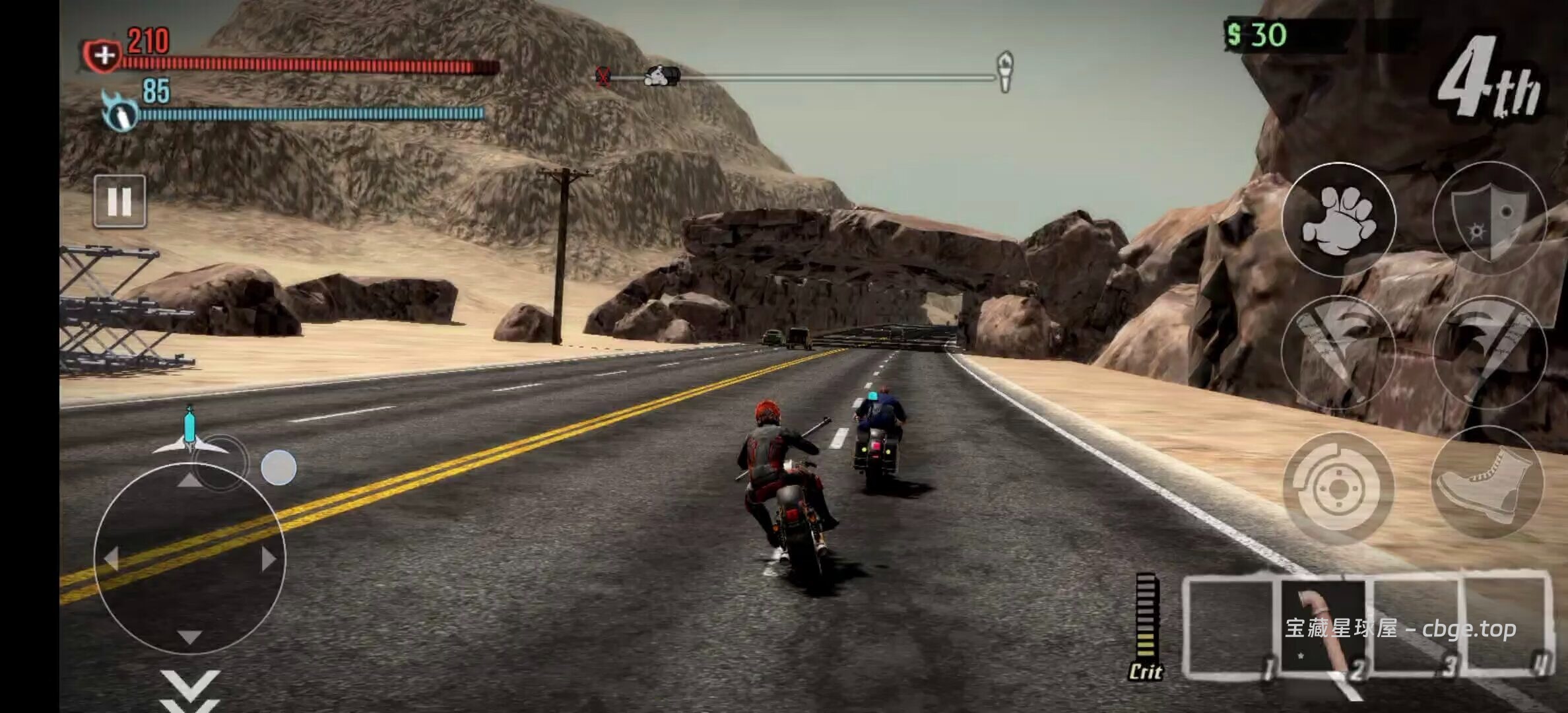Tap the joystick's down arrow
Viewport: 1568px width, 713px height.
[x=190, y=636]
